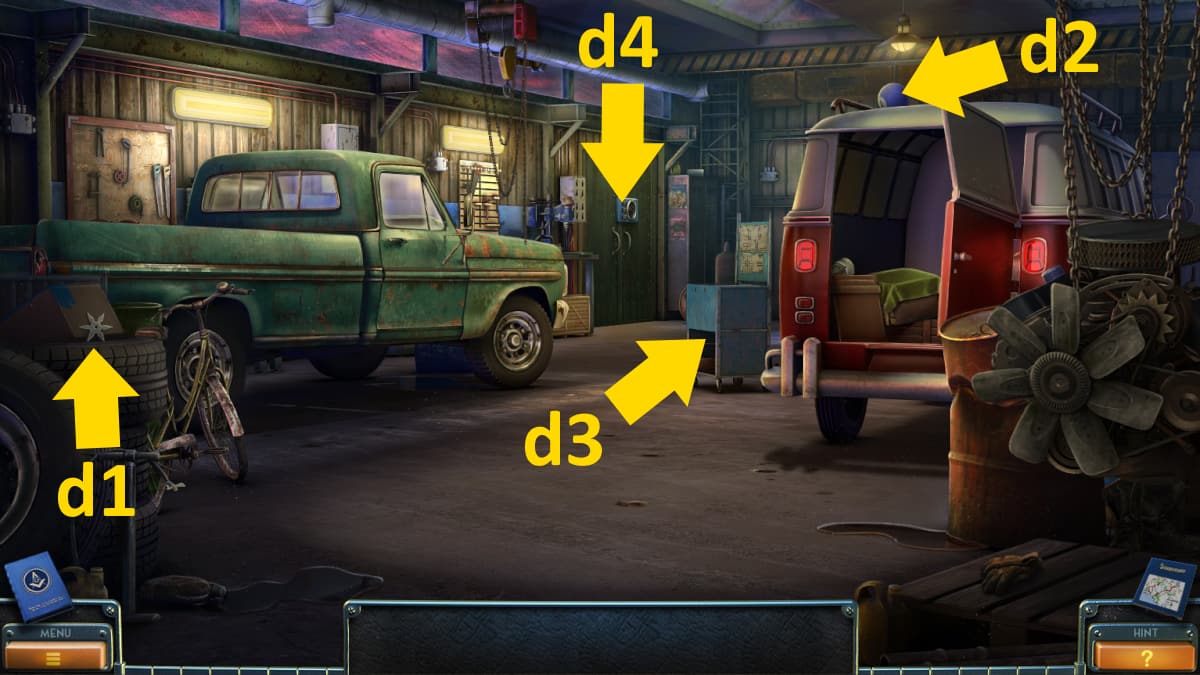Open the blue journal book
The width and height of the screenshot is (1200, 675).
coord(38,584)
